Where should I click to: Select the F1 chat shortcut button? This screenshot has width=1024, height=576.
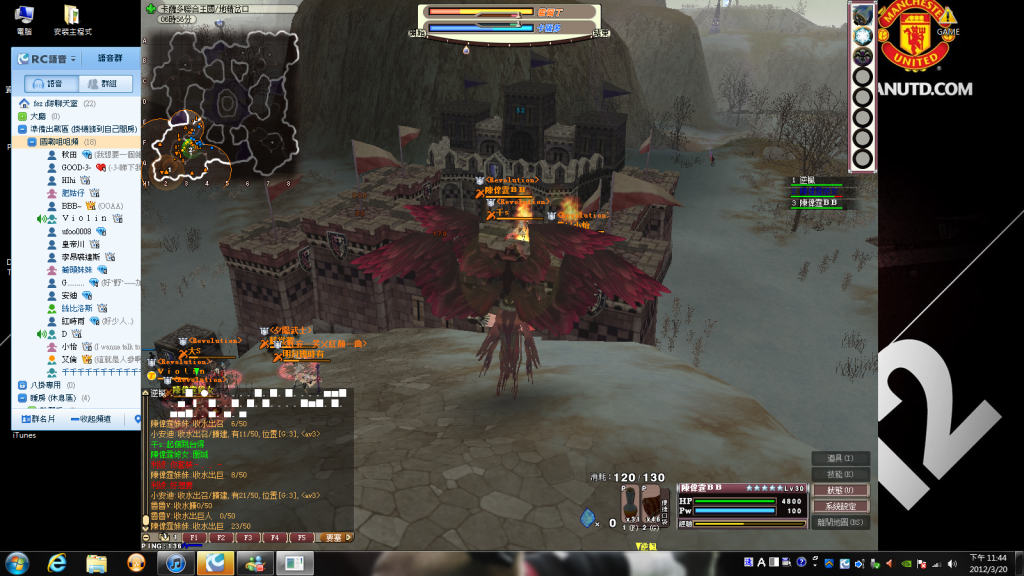click(195, 537)
